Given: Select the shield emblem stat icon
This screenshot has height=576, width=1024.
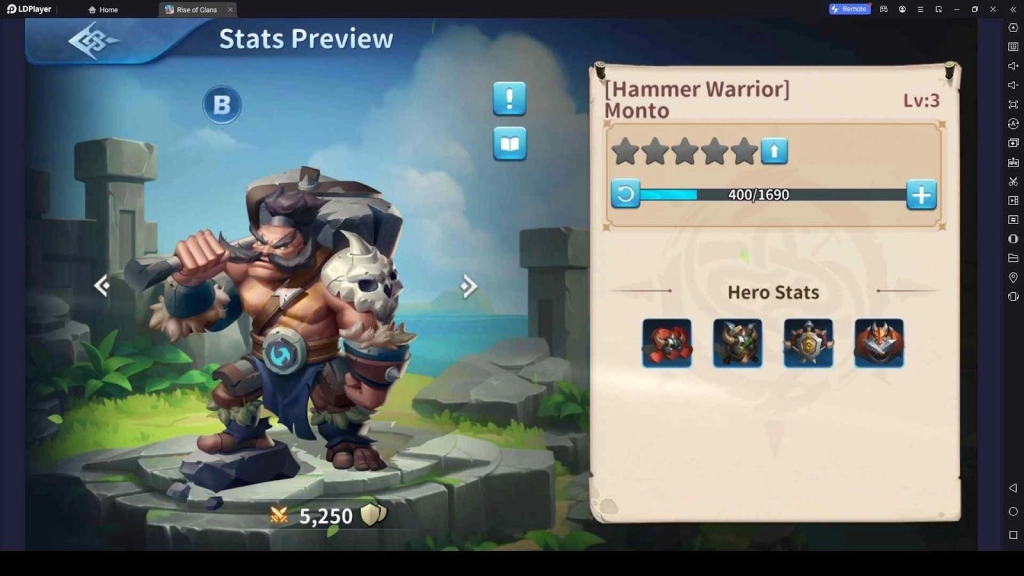Looking at the screenshot, I should [x=808, y=343].
